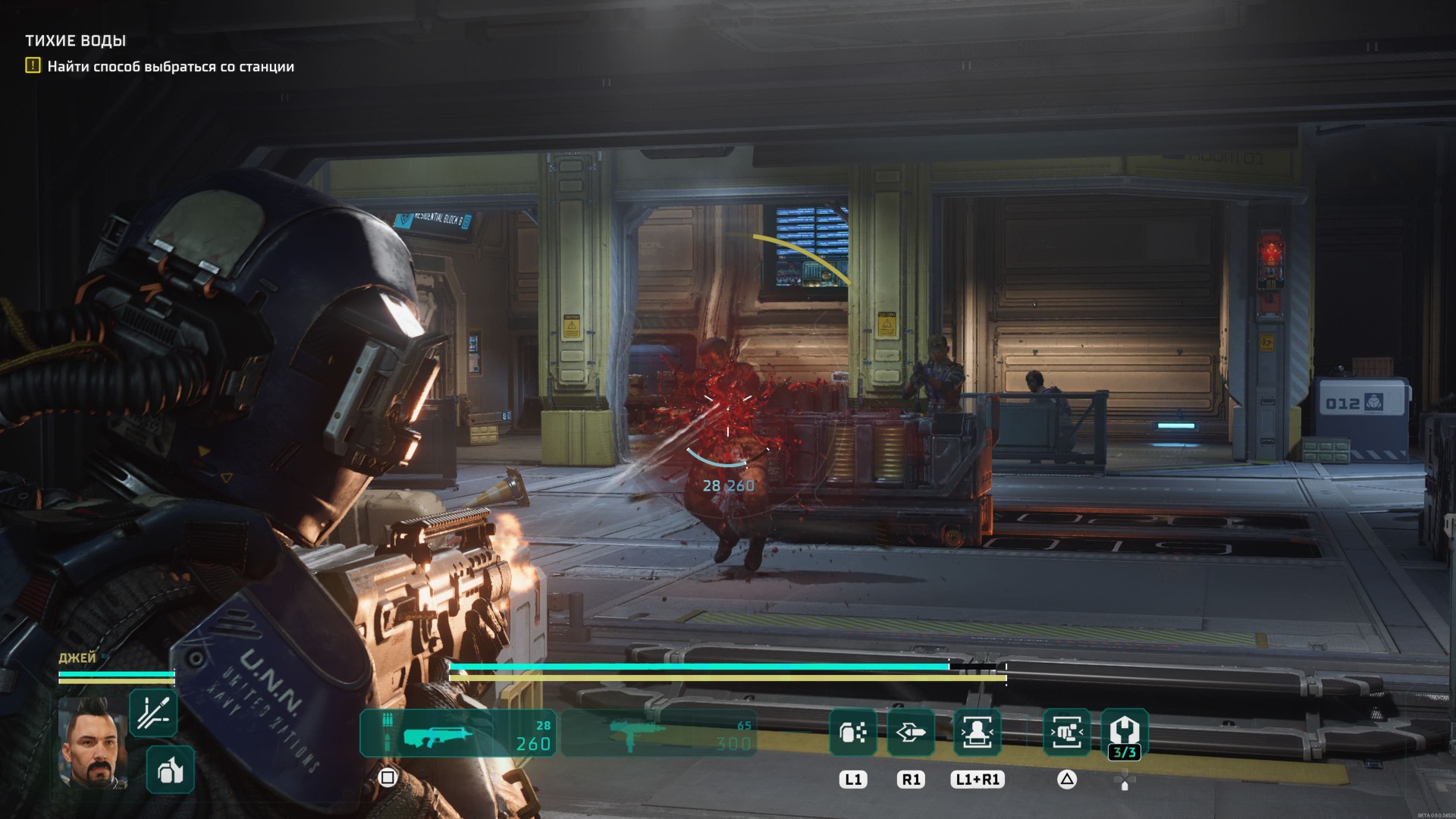Switch to the submachine gun slot
The image size is (1456, 819).
click(657, 733)
